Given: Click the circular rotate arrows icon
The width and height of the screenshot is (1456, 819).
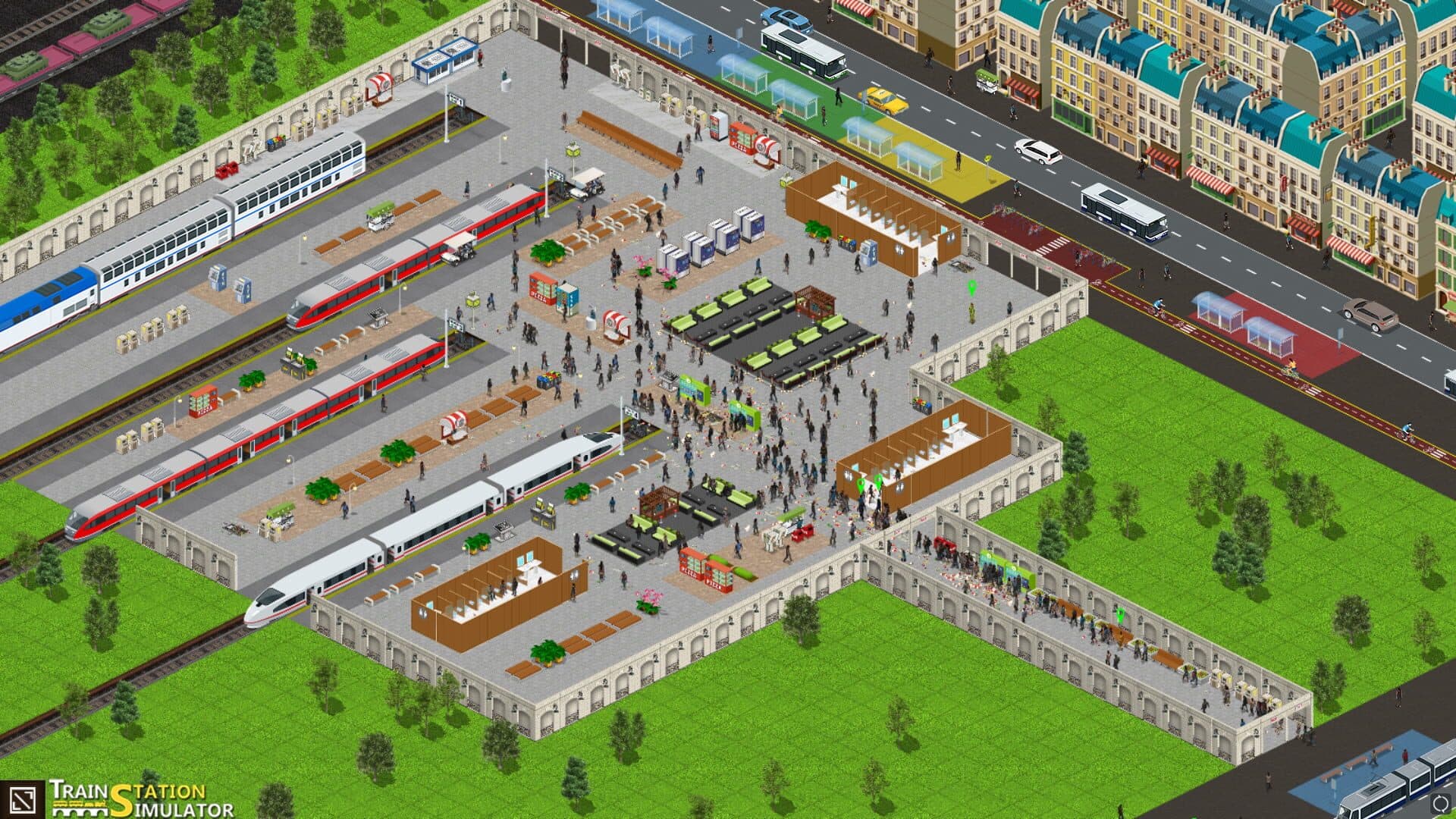Looking at the screenshot, I should point(1439,802).
